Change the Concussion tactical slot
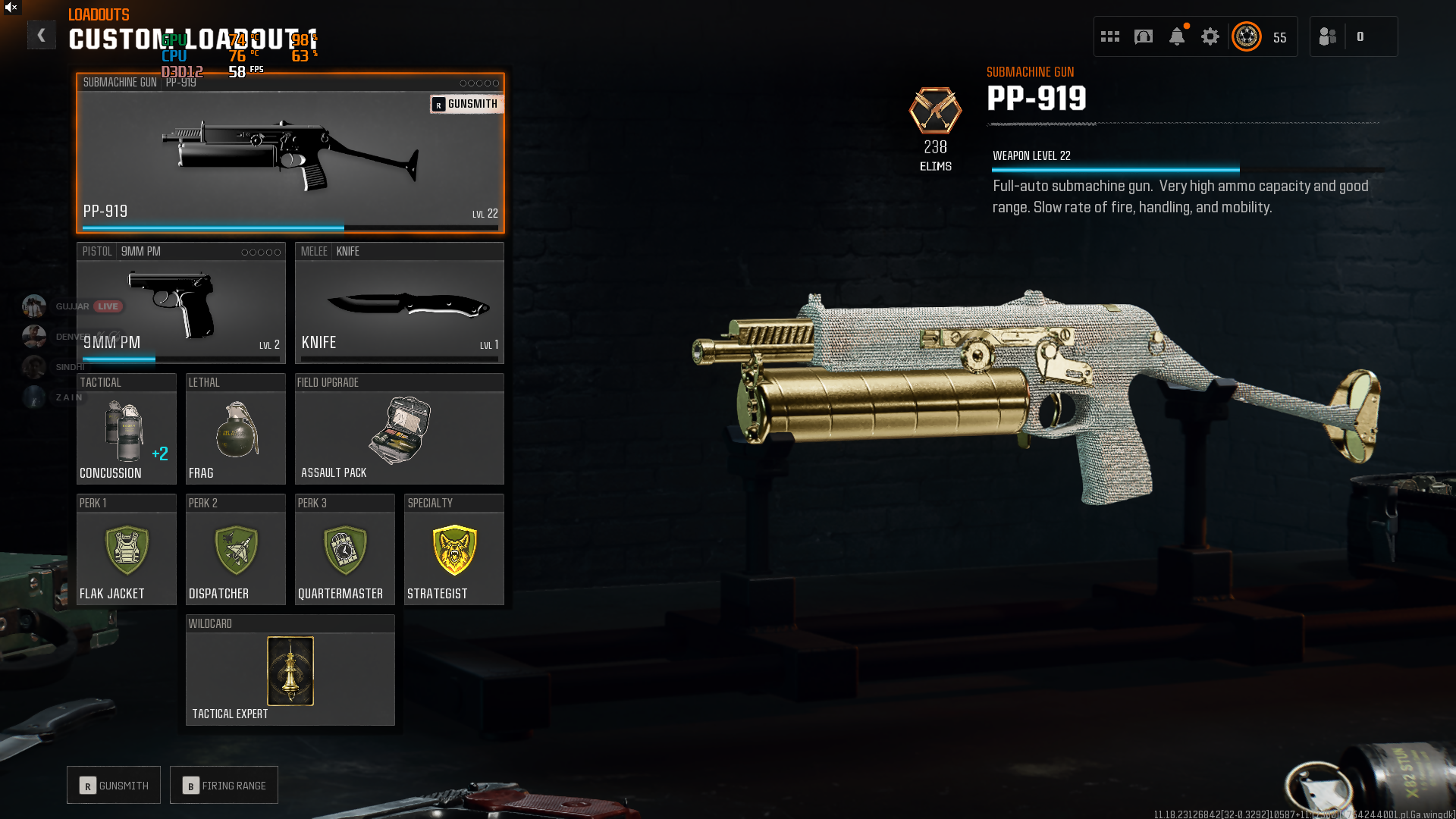 click(126, 429)
